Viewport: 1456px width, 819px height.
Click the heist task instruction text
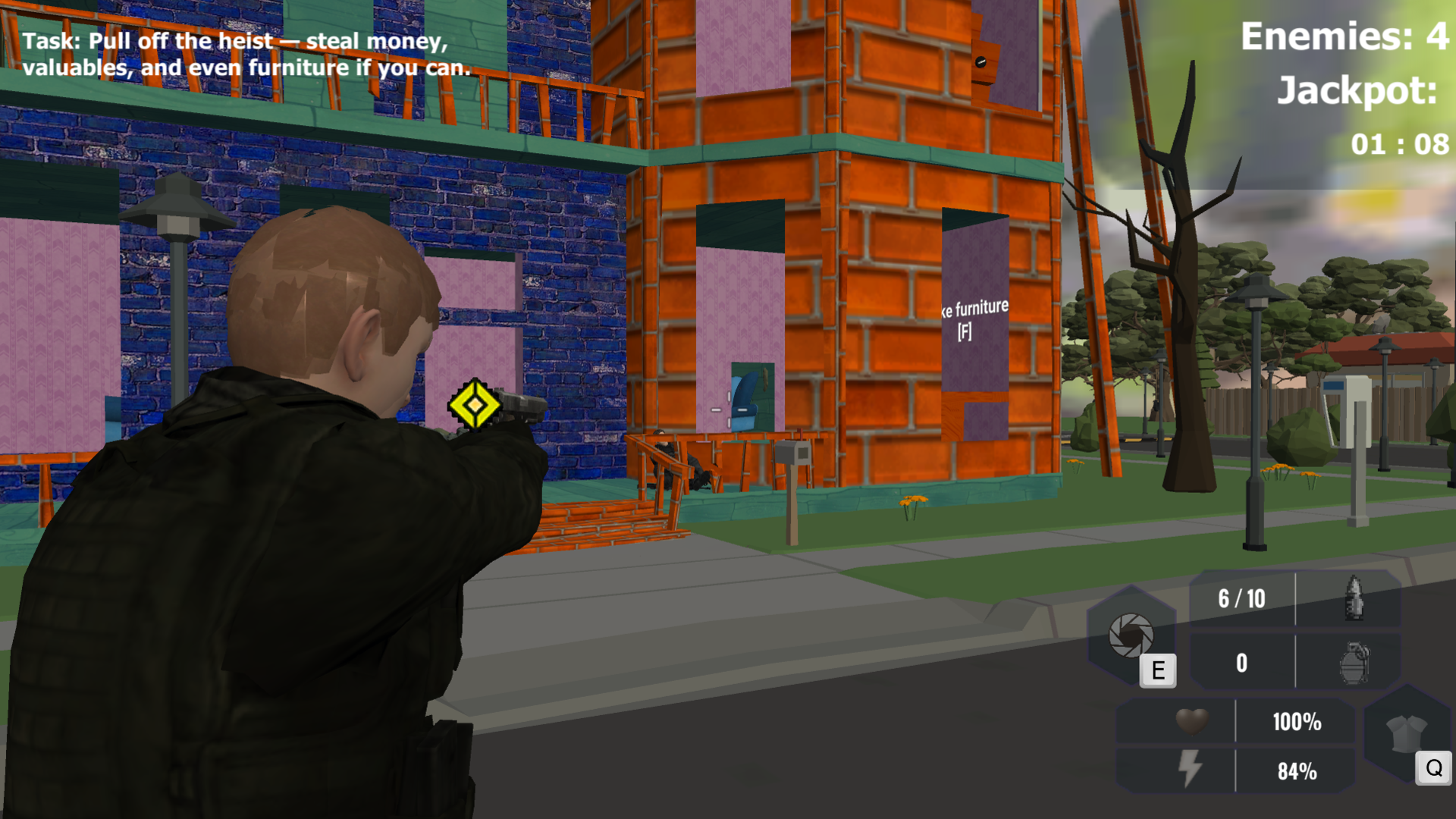pos(246,53)
